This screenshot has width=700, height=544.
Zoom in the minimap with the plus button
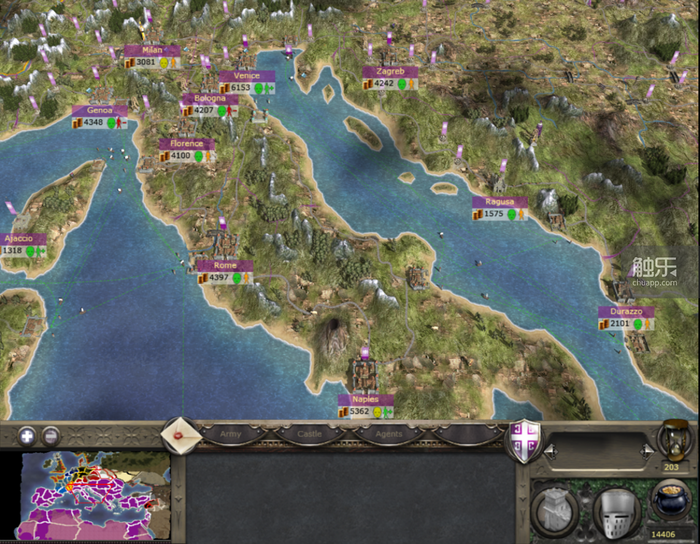[27, 436]
